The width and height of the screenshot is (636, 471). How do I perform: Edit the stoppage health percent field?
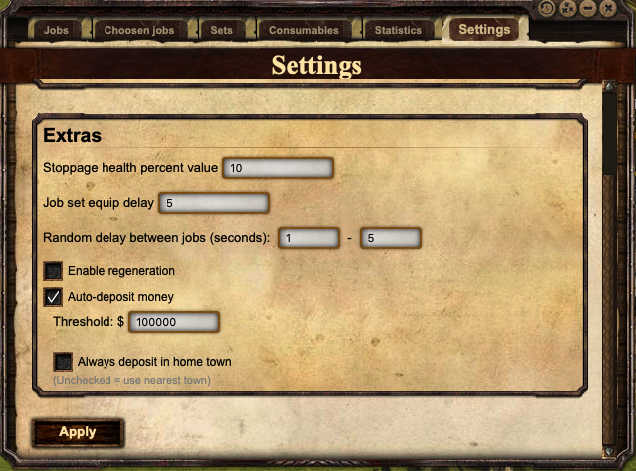click(x=278, y=168)
